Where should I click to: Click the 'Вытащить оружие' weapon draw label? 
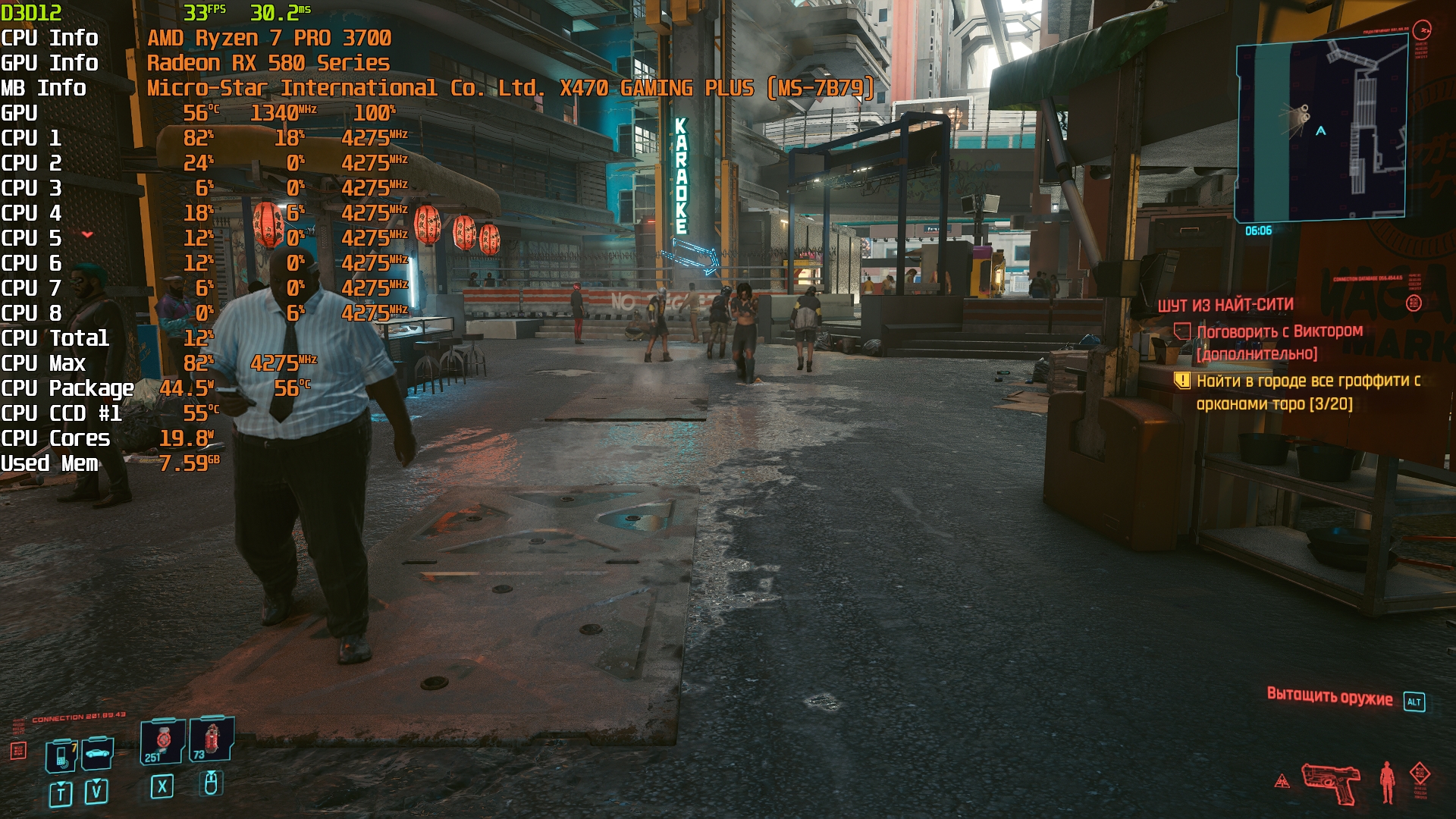point(1329,697)
